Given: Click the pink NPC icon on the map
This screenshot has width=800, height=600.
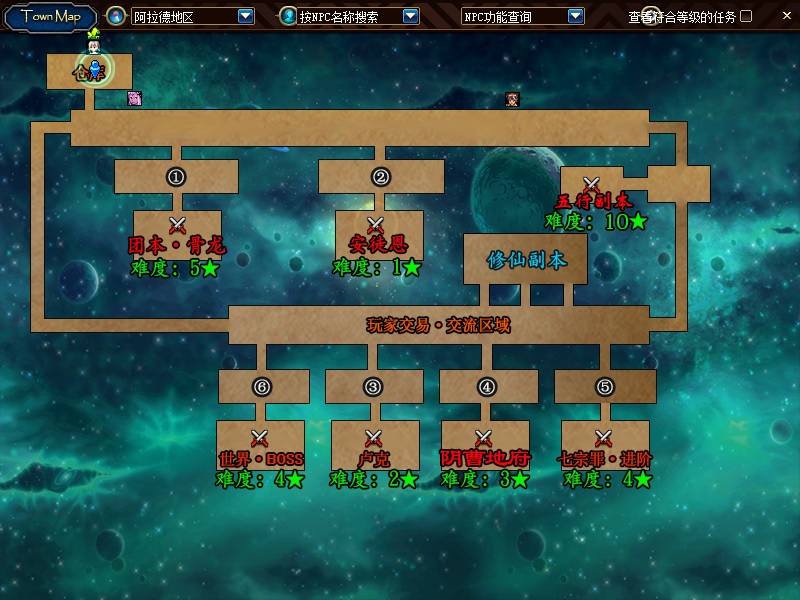Looking at the screenshot, I should coord(134,98).
